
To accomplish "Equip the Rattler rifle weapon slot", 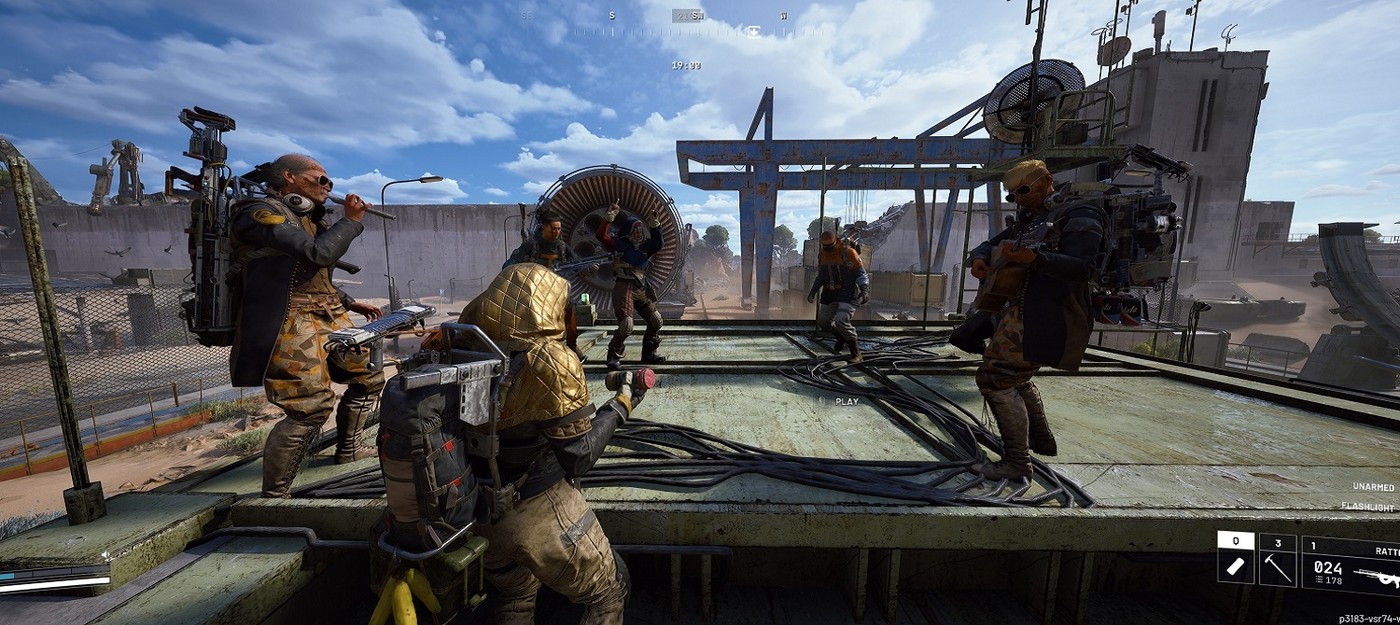I will click(x=1352, y=566).
